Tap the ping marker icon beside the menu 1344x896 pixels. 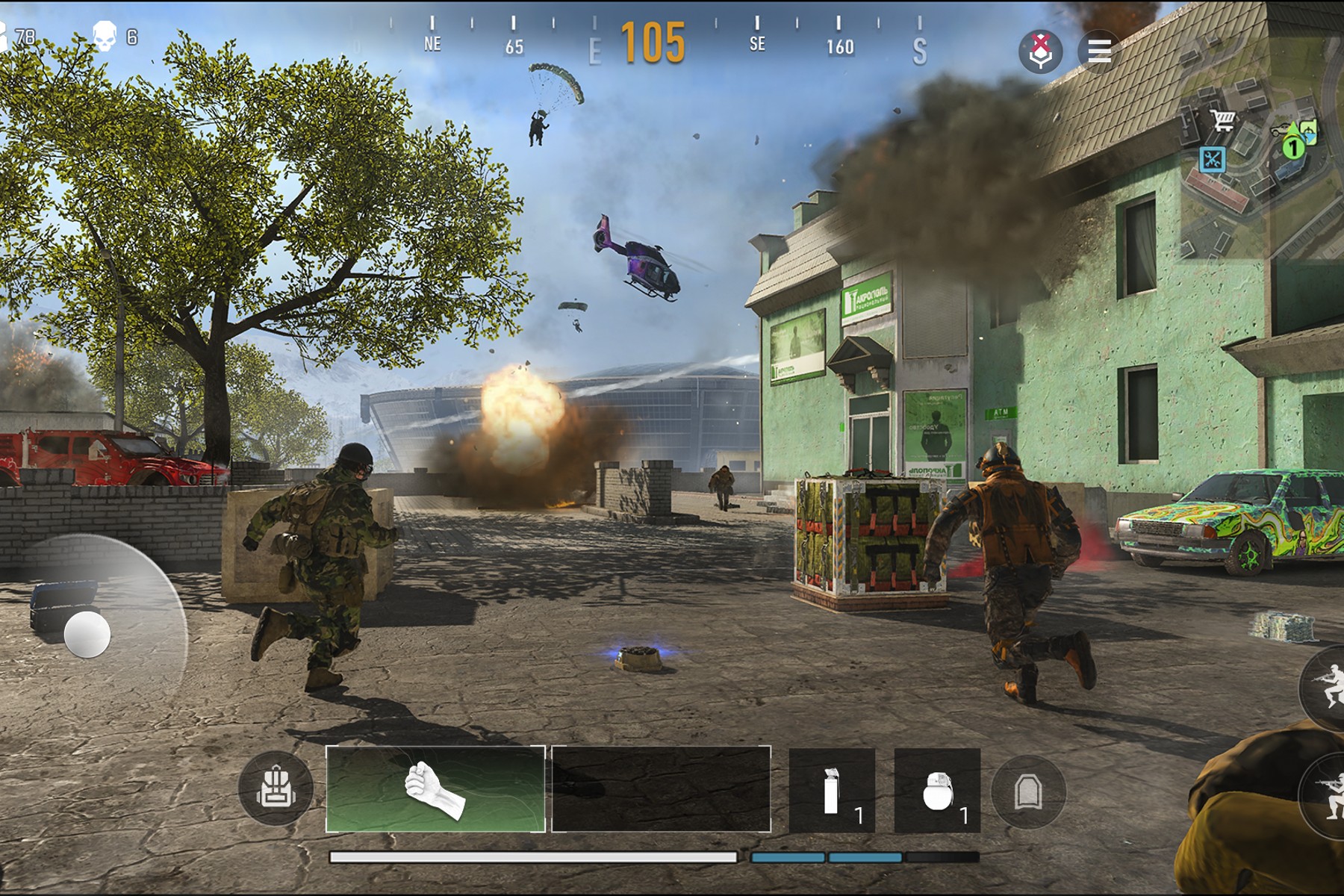coord(1040,51)
